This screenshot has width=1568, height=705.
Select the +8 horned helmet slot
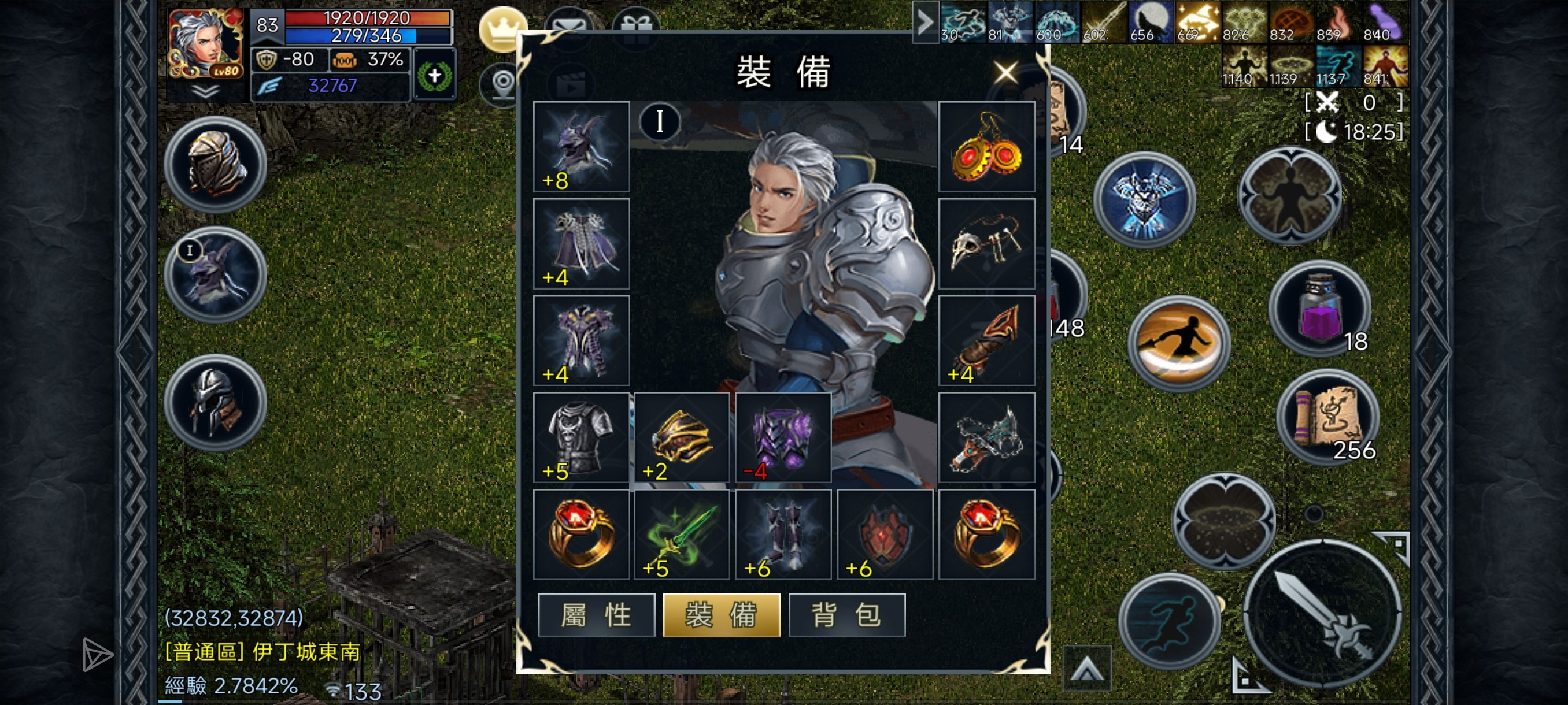[581, 147]
